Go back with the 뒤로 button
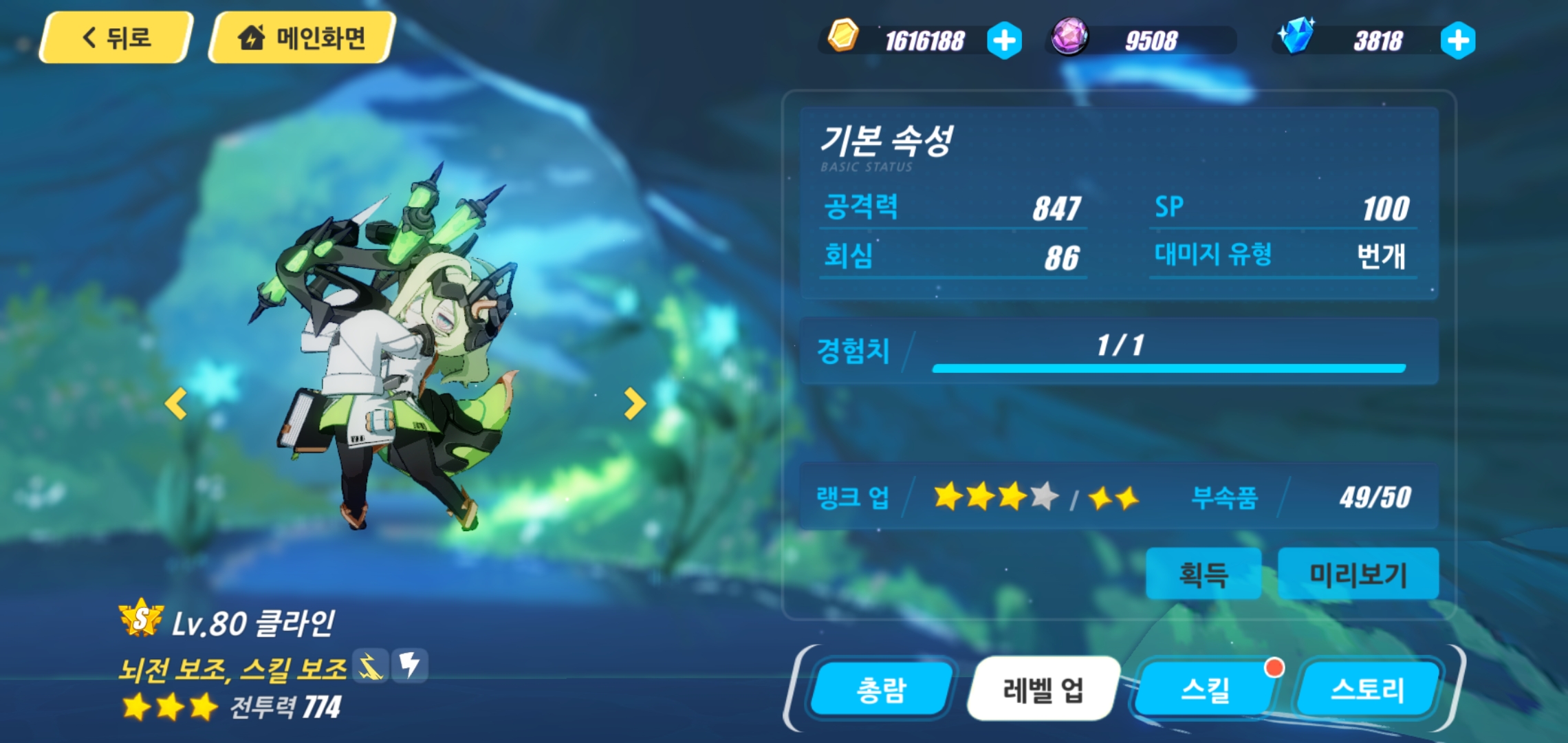This screenshot has height=743, width=1568. 116,38
